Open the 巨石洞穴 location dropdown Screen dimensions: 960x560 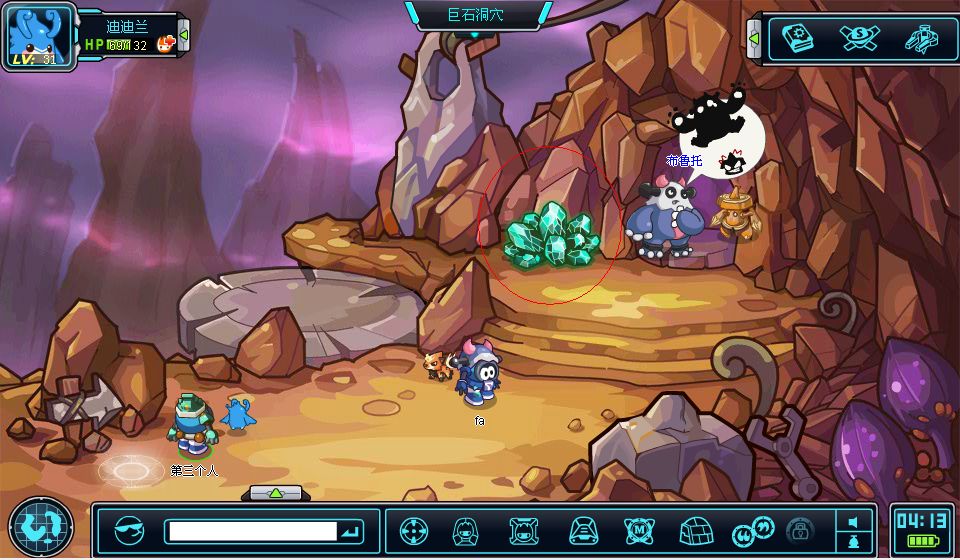pos(477,15)
